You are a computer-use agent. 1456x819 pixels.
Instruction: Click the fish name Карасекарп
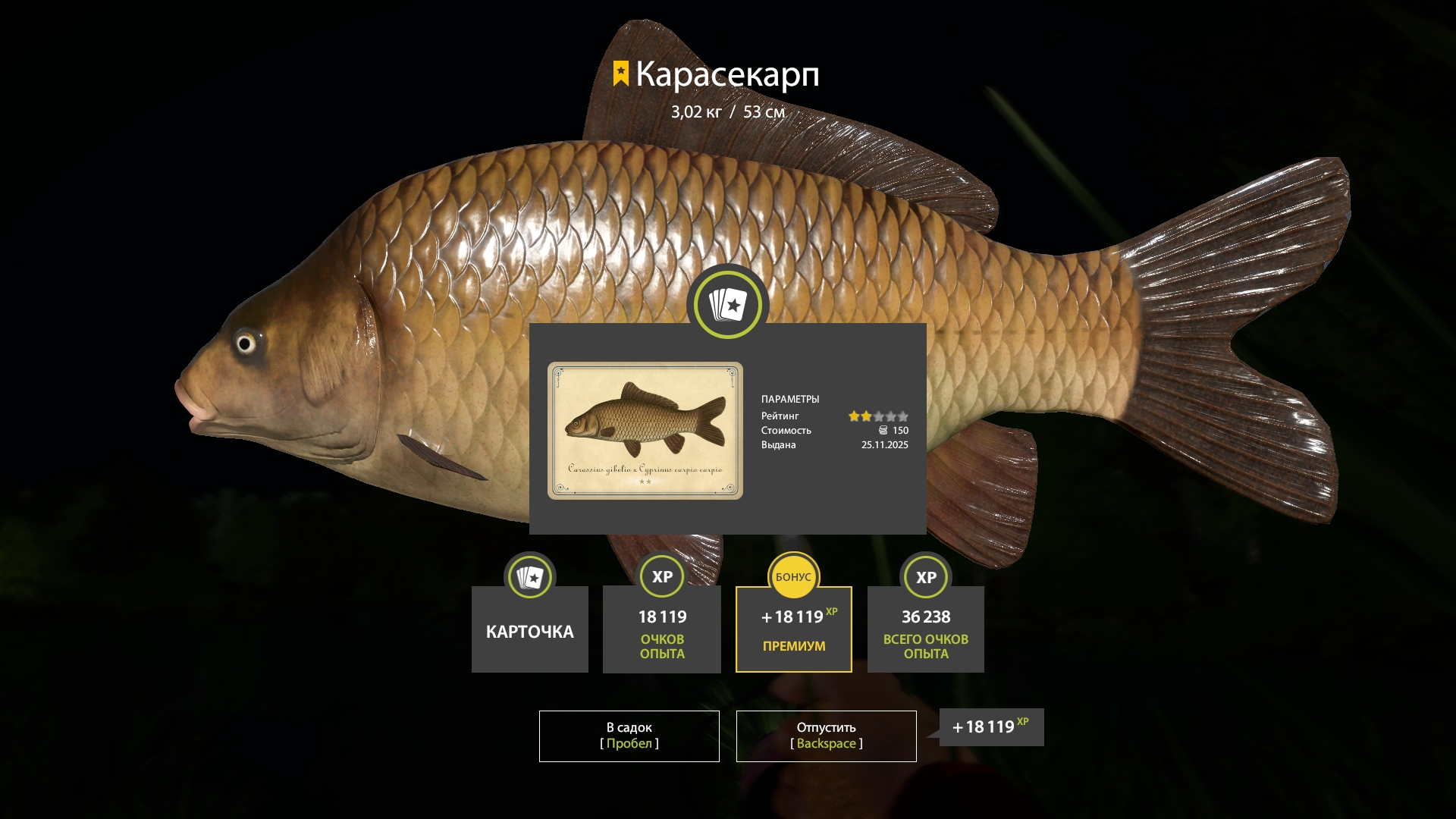(x=728, y=76)
